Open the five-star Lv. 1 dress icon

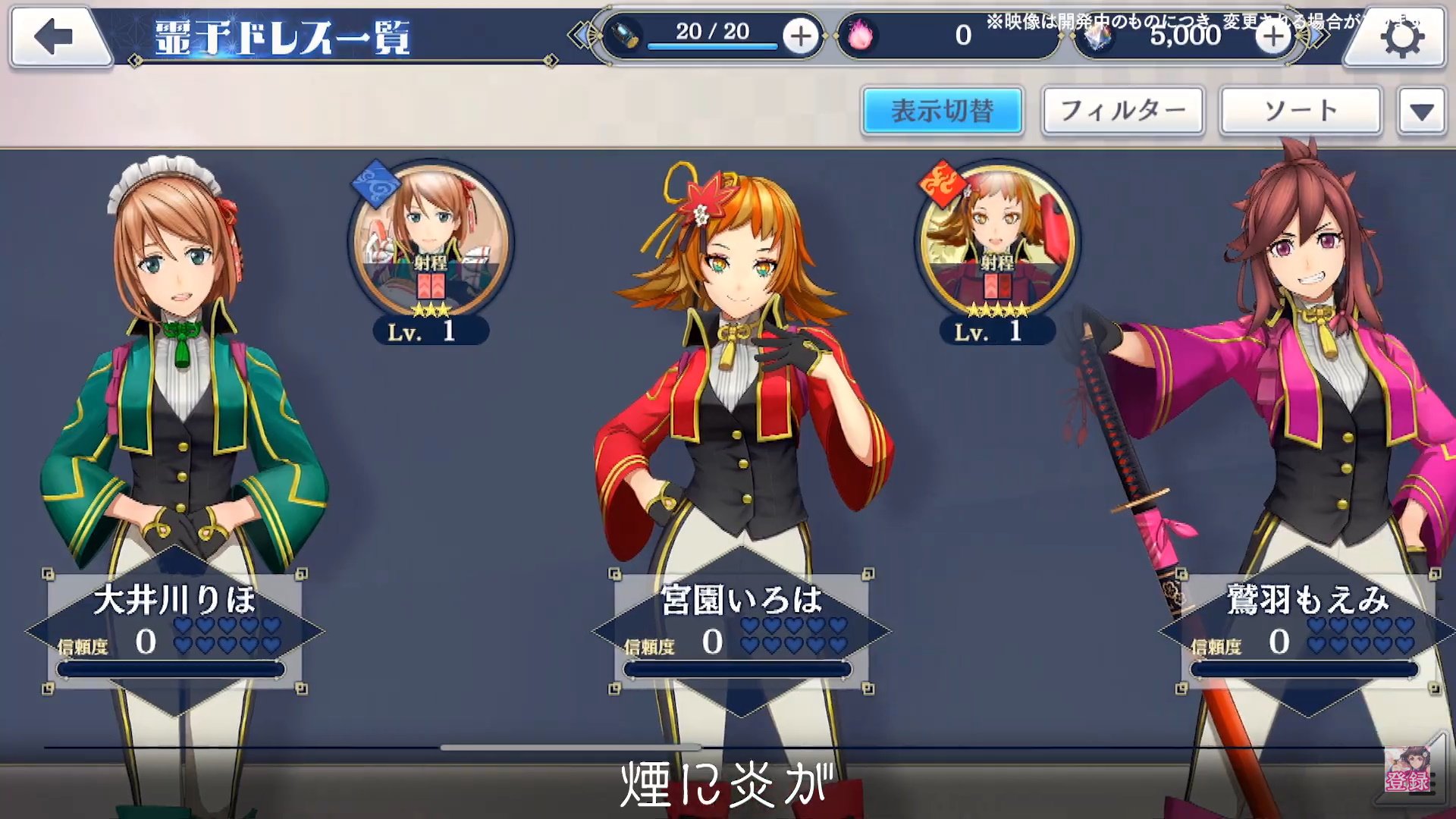click(996, 246)
